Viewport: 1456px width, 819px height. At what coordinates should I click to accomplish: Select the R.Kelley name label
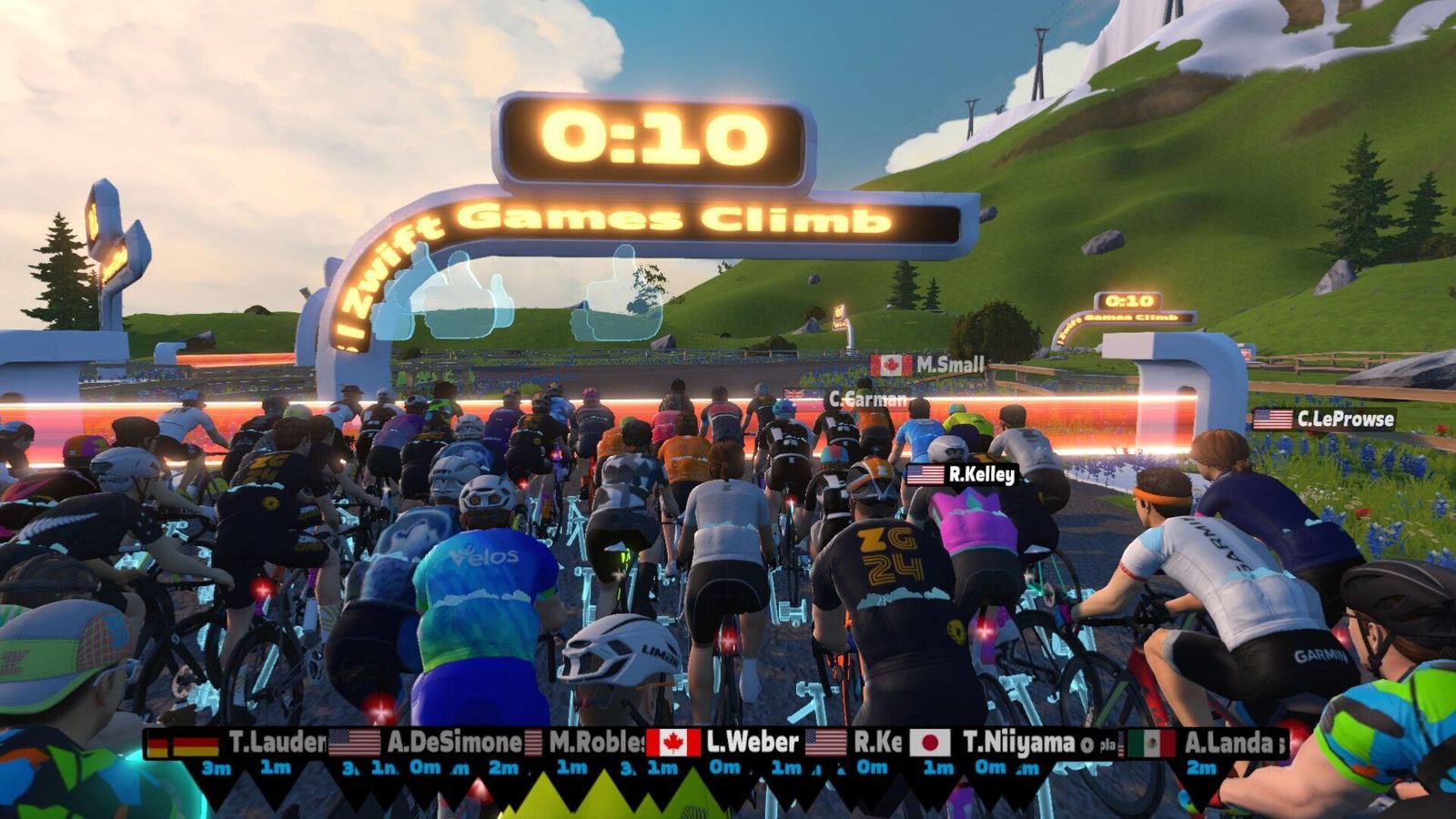(x=961, y=474)
